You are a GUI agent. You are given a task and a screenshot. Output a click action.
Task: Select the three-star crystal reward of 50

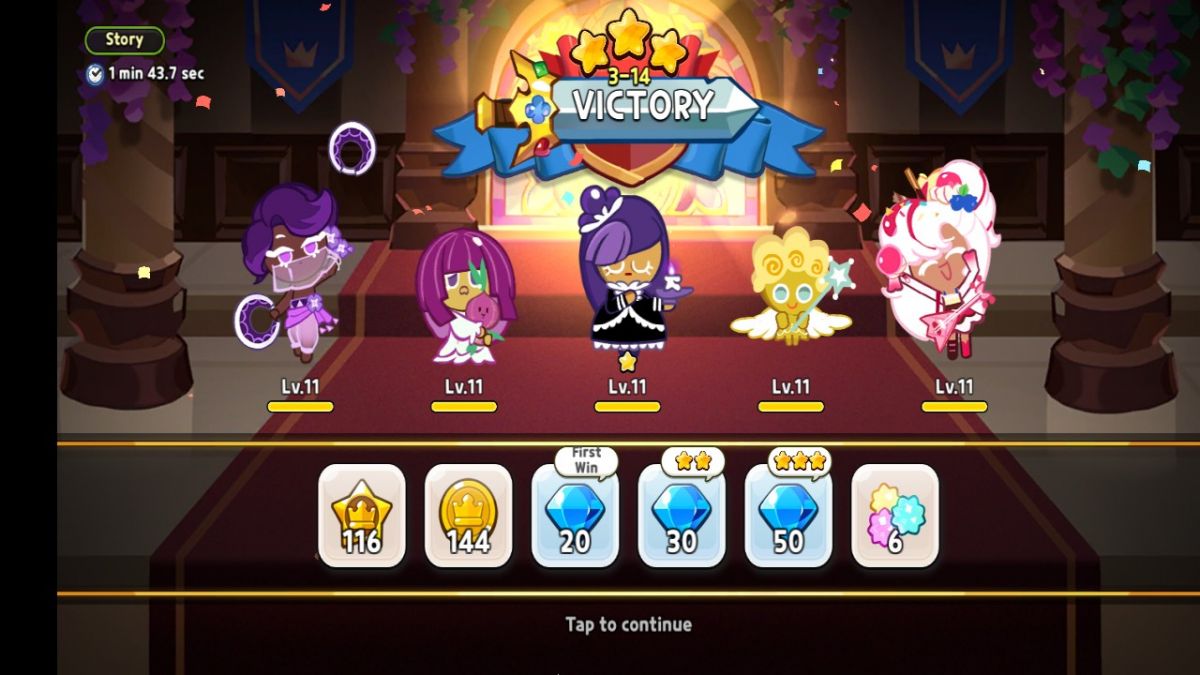788,516
